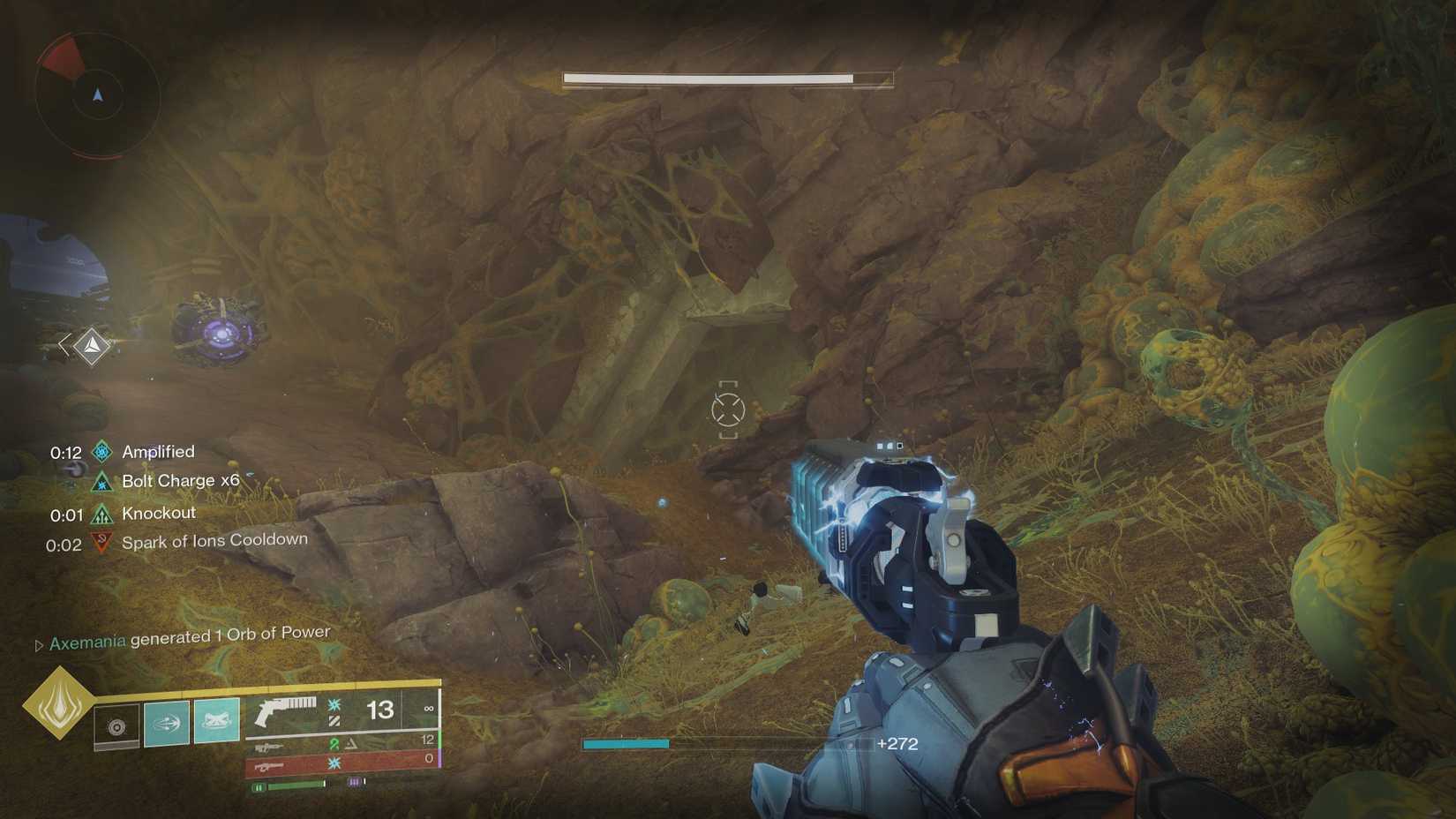This screenshot has height=819, width=1456.
Task: Click the Amplified buff icon
Action: (x=101, y=451)
